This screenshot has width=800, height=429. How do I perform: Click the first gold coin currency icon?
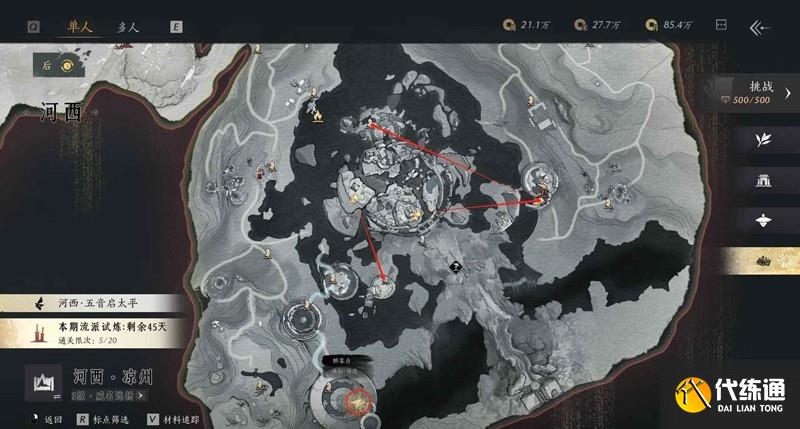[510, 24]
